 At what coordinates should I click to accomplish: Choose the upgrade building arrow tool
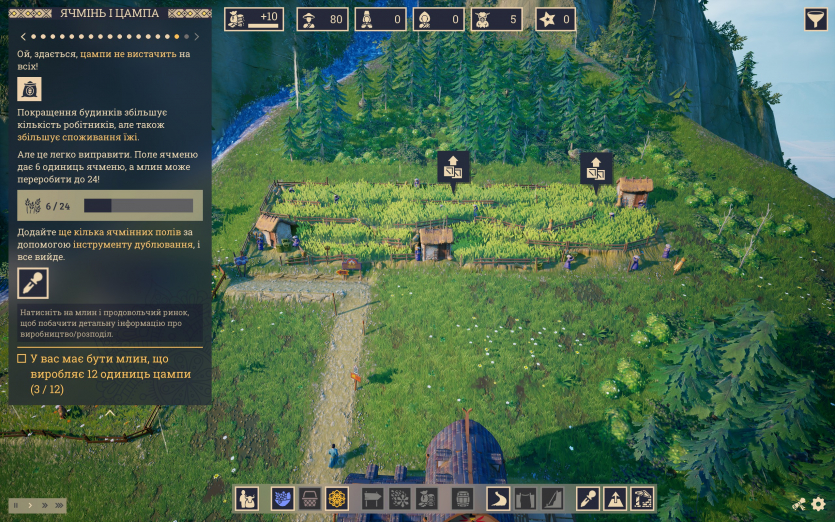(615, 498)
